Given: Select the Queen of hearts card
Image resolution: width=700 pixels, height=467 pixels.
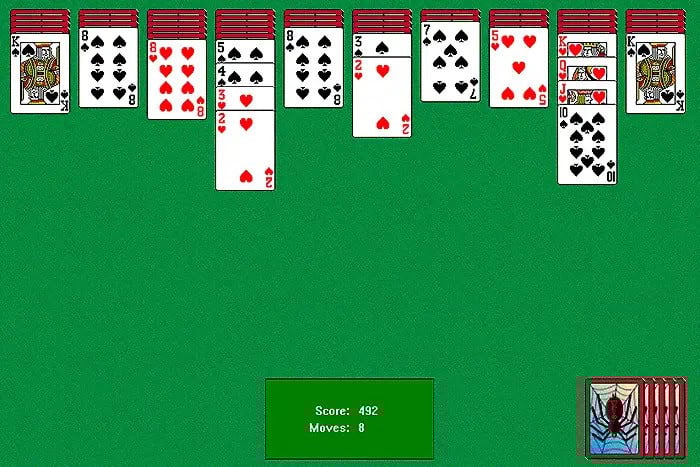Looking at the screenshot, I should (587, 68).
